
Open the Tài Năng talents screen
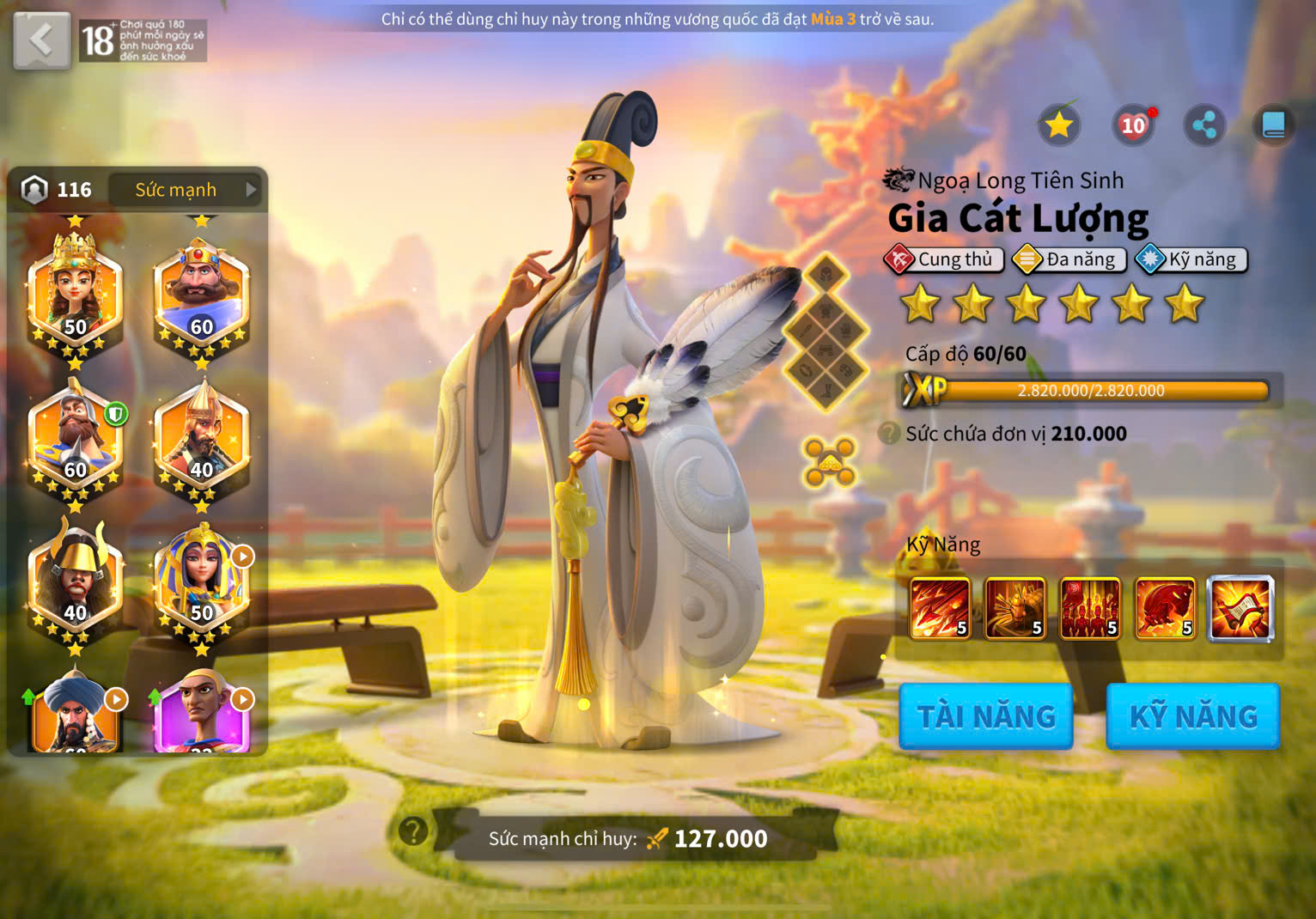click(985, 716)
